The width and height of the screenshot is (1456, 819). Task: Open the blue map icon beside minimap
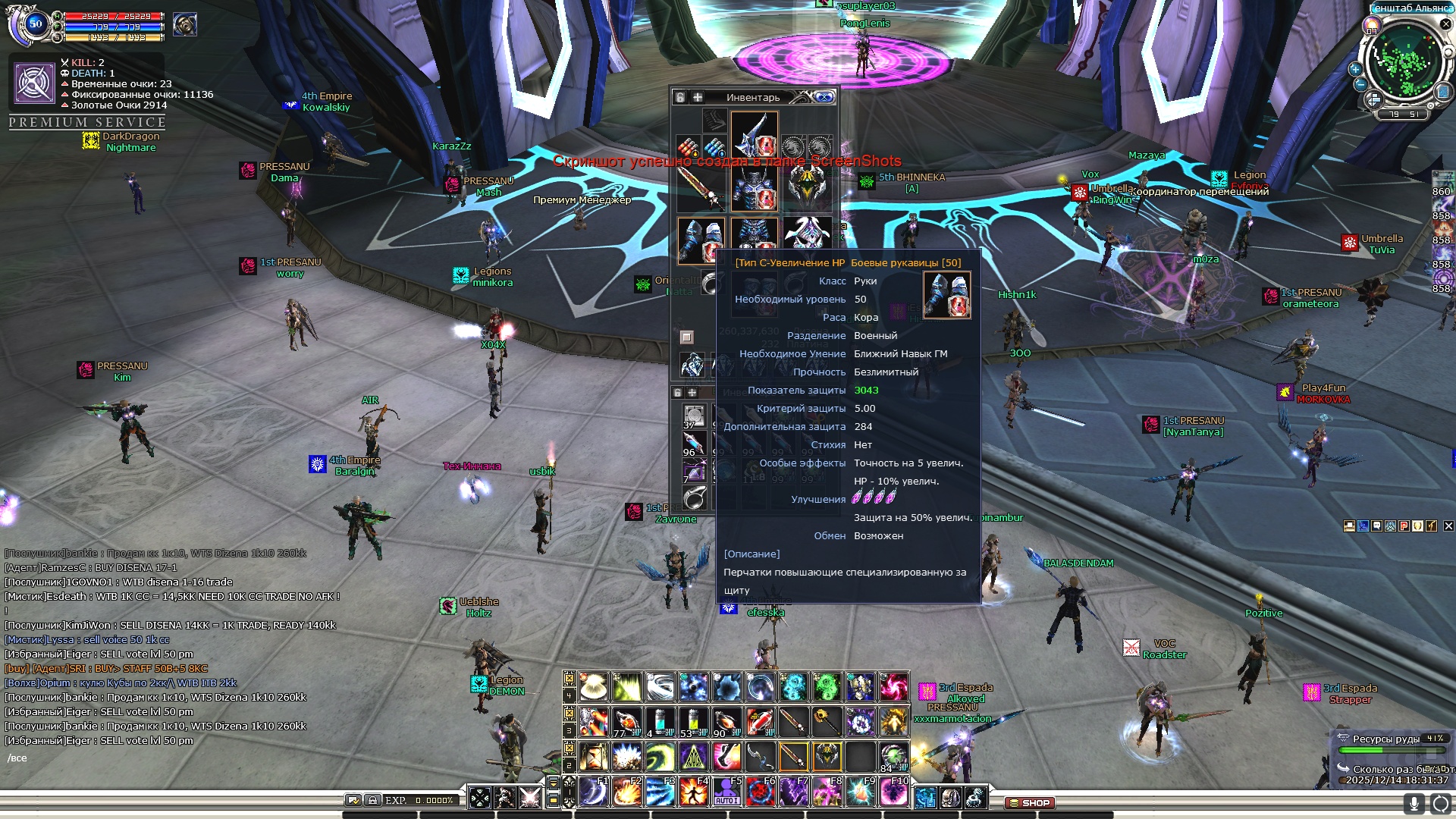1443,93
